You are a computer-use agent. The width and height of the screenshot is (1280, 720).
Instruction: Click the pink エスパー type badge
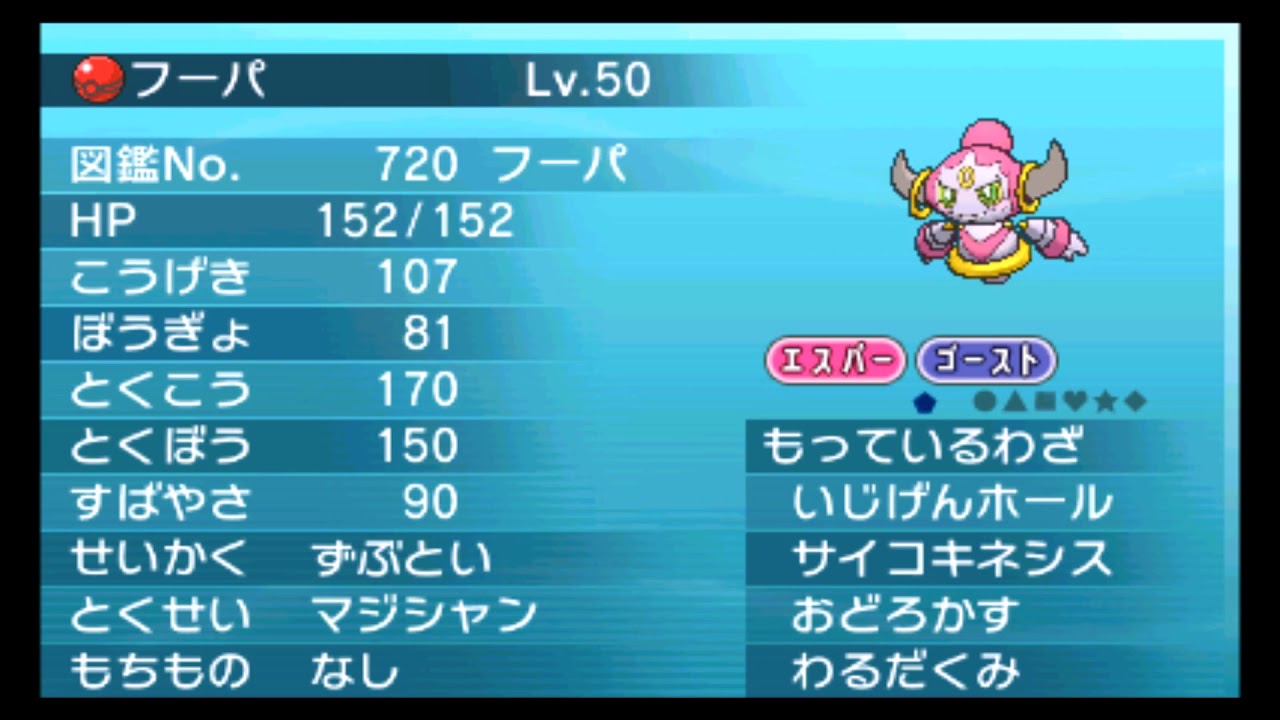[836, 361]
